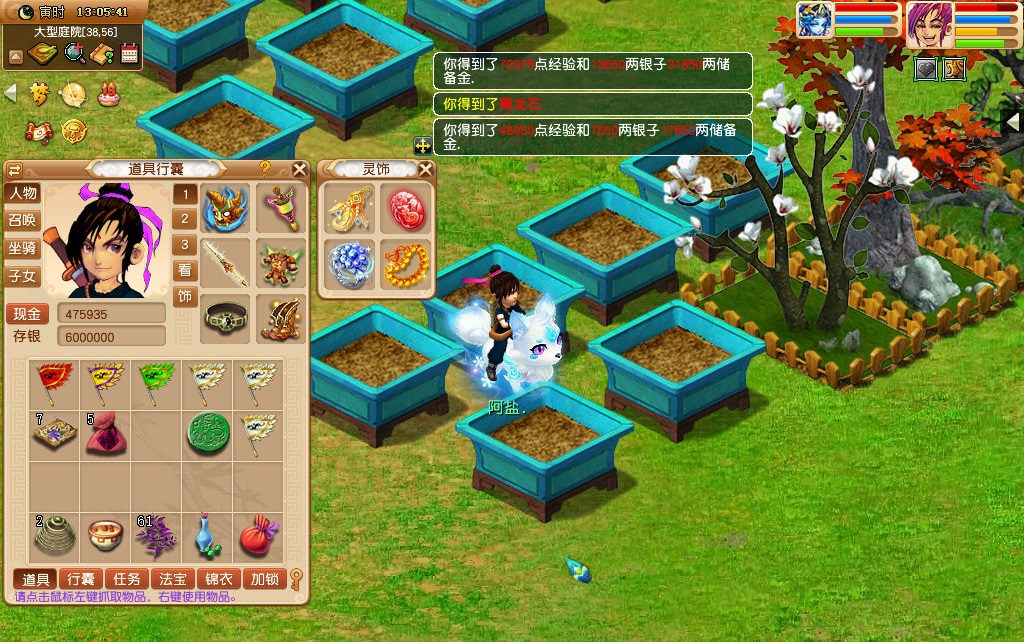Select the 法宝 tab
This screenshot has width=1024, height=642.
coord(173,578)
